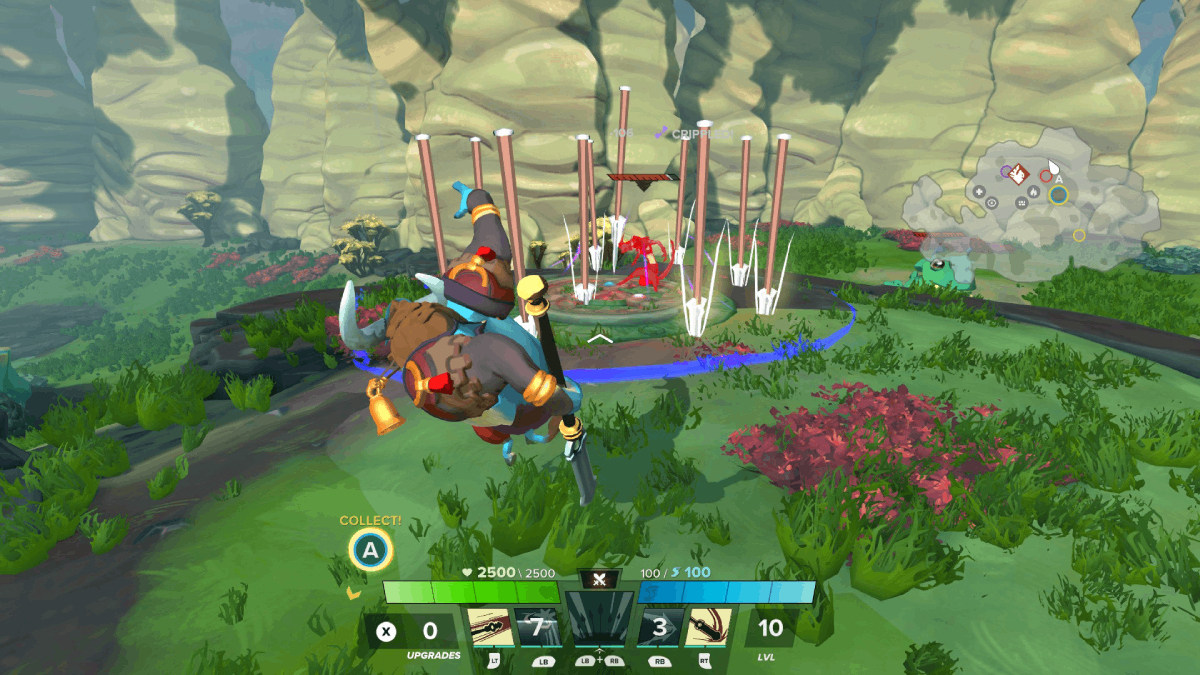The height and width of the screenshot is (675, 1200).
Task: Click the crossed swords emblem above skills
Action: pyautogui.click(x=600, y=579)
